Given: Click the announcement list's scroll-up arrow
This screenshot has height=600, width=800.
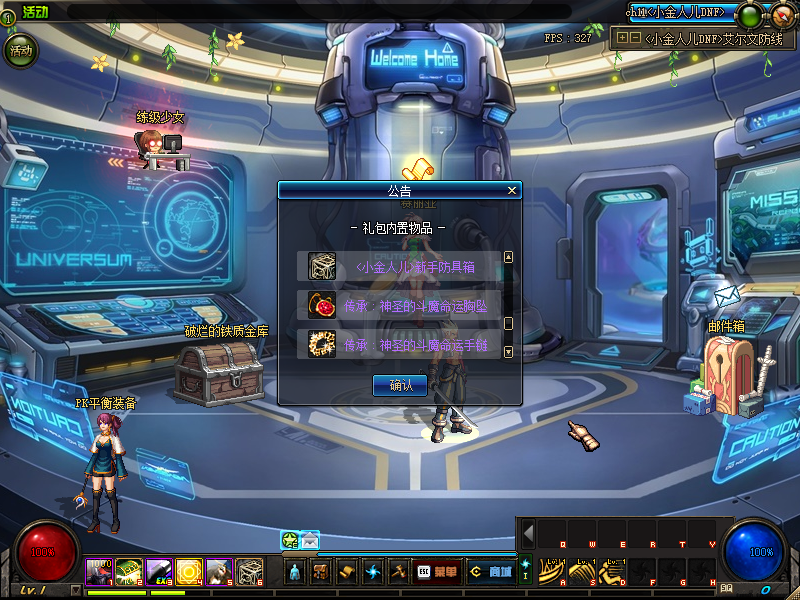Looking at the screenshot, I should [508, 257].
